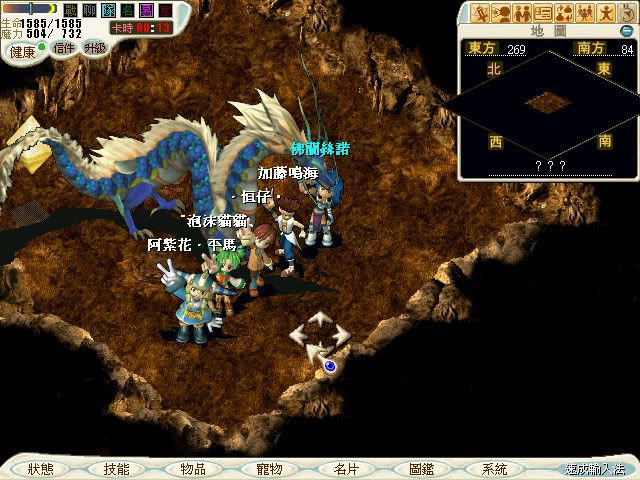
Task: Open the 名片 name card menu
Action: click(x=345, y=468)
